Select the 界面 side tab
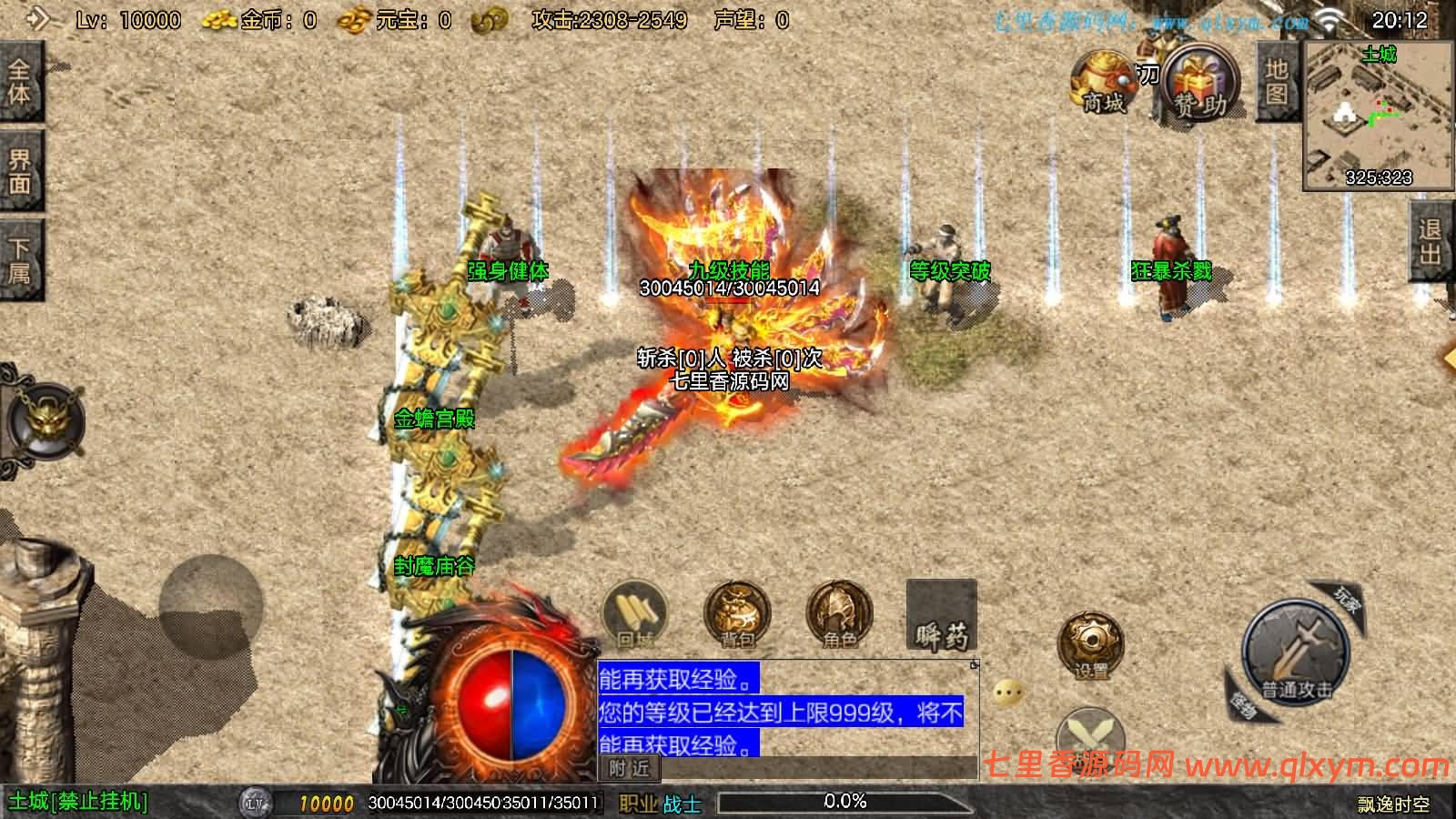Screen dimensions: 1456x819 click(20, 171)
